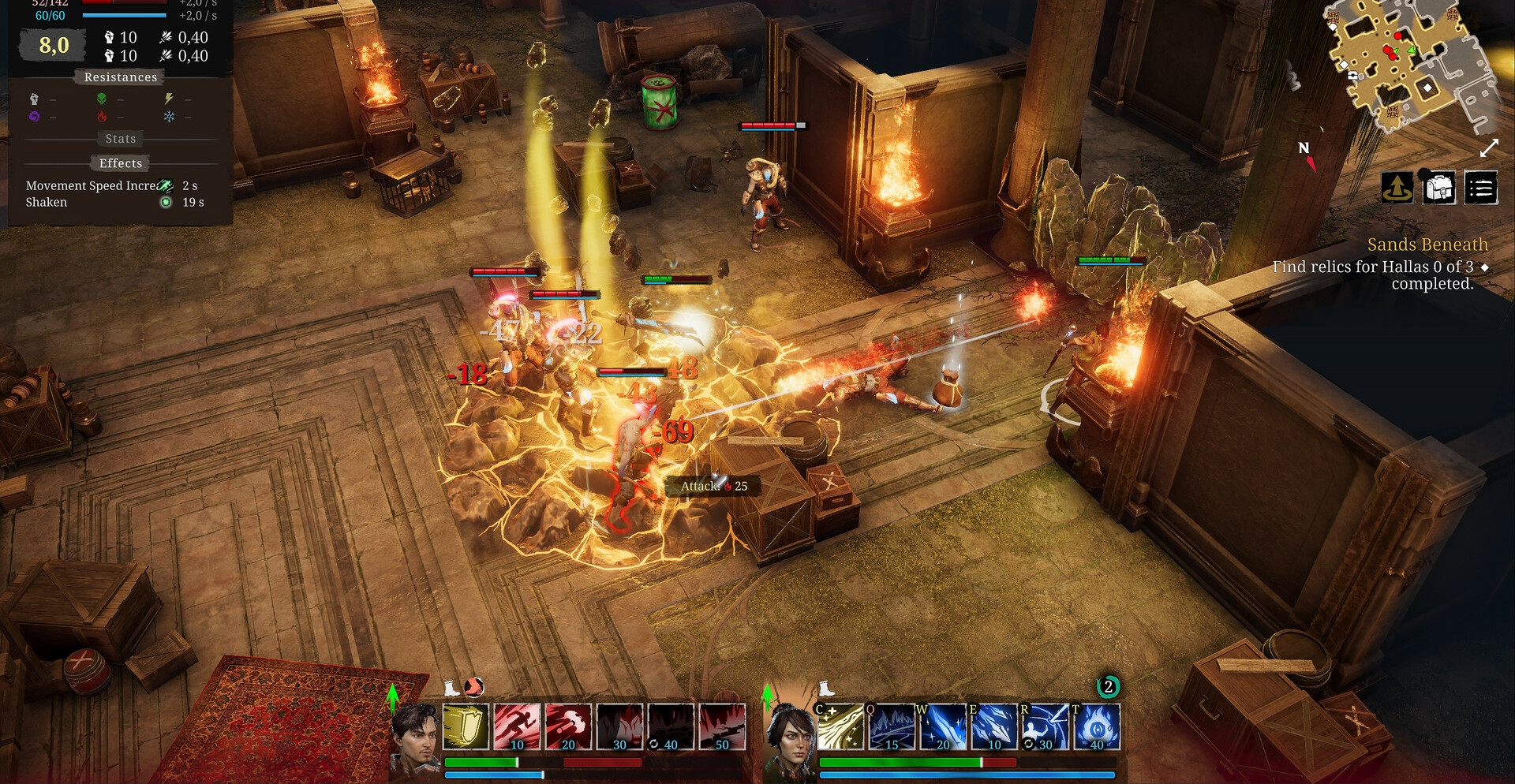This screenshot has height=784, width=1515.
Task: Click the golden up-arrow button
Action: point(1397,189)
